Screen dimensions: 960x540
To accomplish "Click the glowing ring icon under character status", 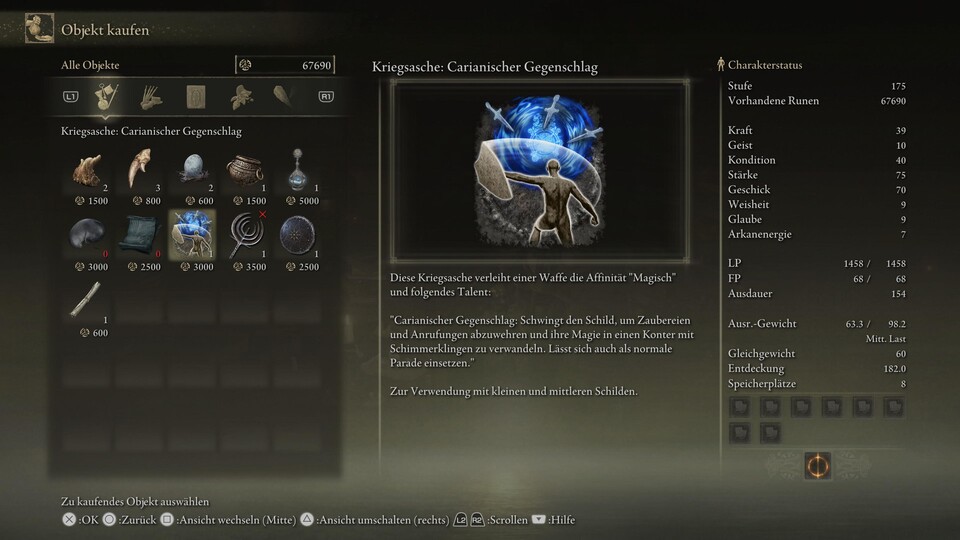I will [x=817, y=465].
